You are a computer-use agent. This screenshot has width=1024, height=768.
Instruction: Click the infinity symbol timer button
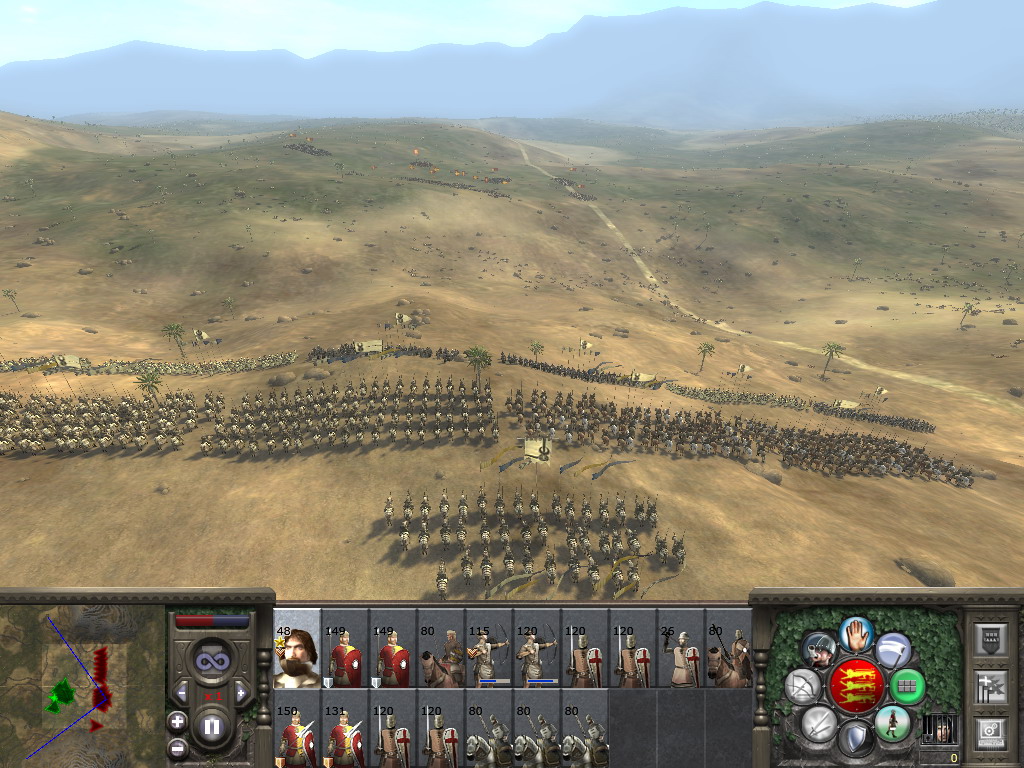click(x=211, y=660)
